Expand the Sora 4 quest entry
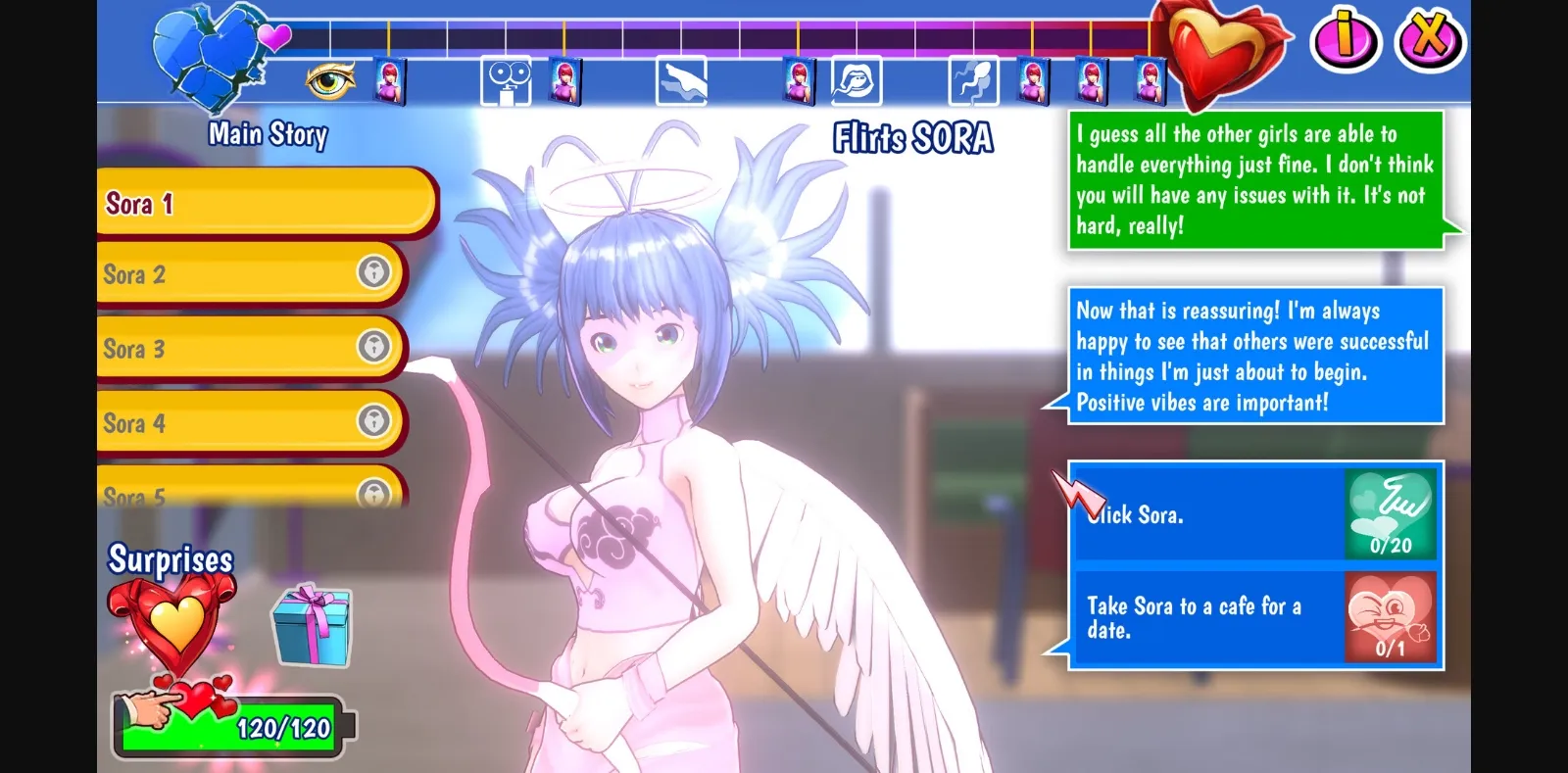 point(375,423)
